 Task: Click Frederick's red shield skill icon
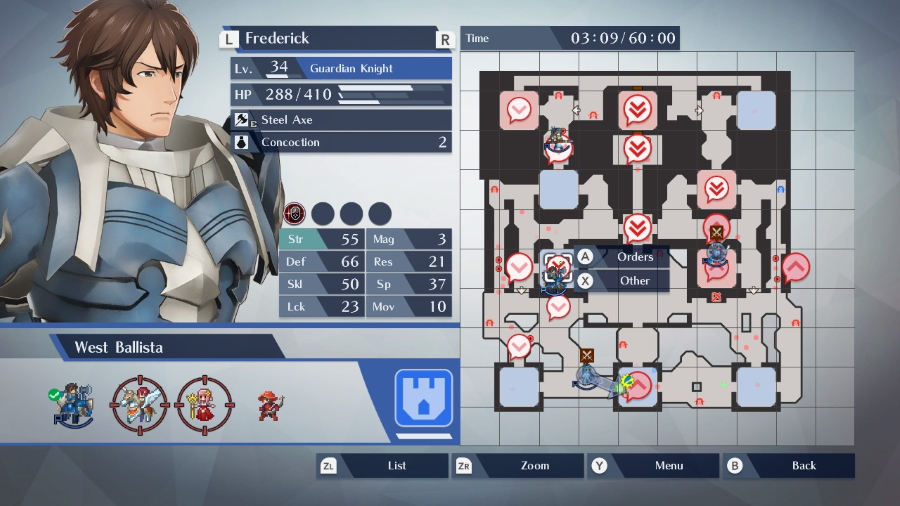295,213
